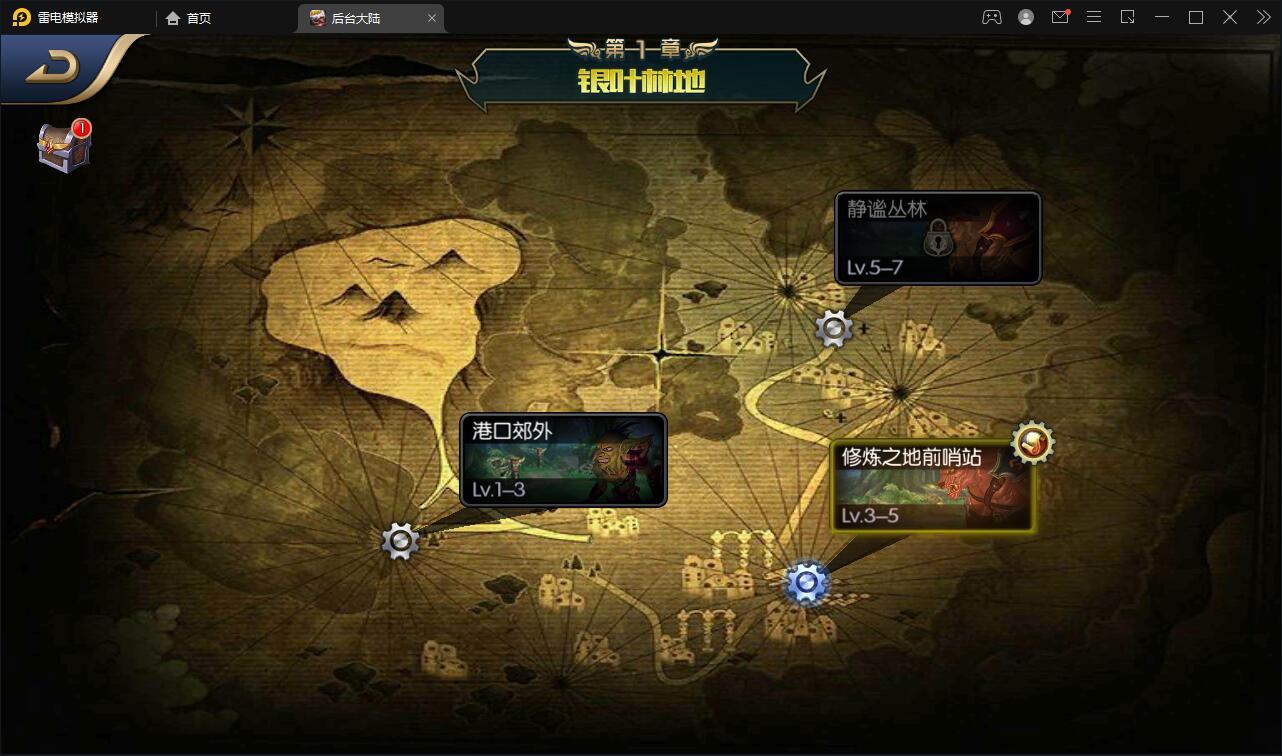Viewport: 1282px width, 756px height.
Task: Open the hamburger menu in the toolbar
Action: [1094, 17]
